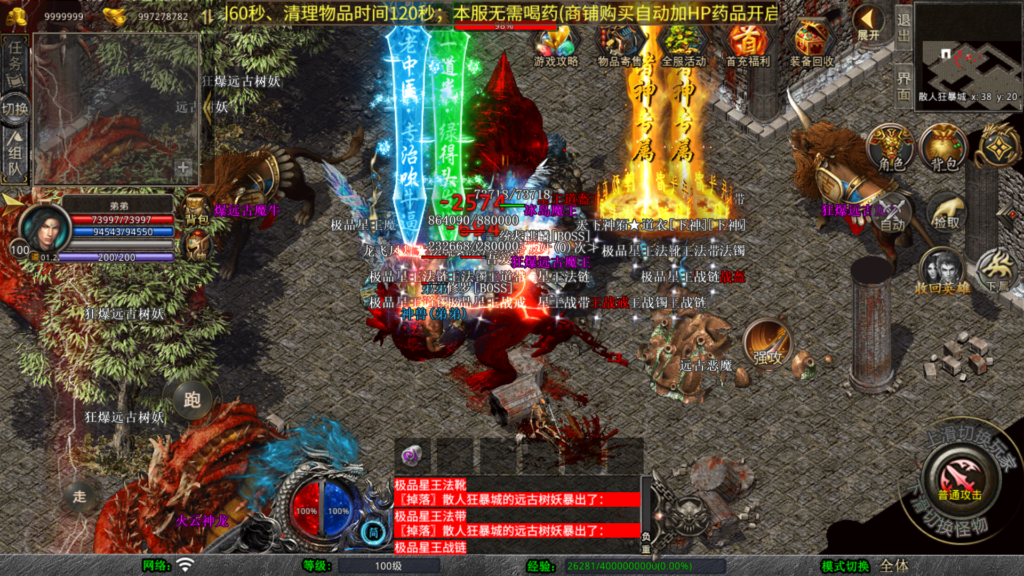This screenshot has height=576, width=1024.
Task: Toggle 自动 auto-combat
Action: [x=893, y=217]
